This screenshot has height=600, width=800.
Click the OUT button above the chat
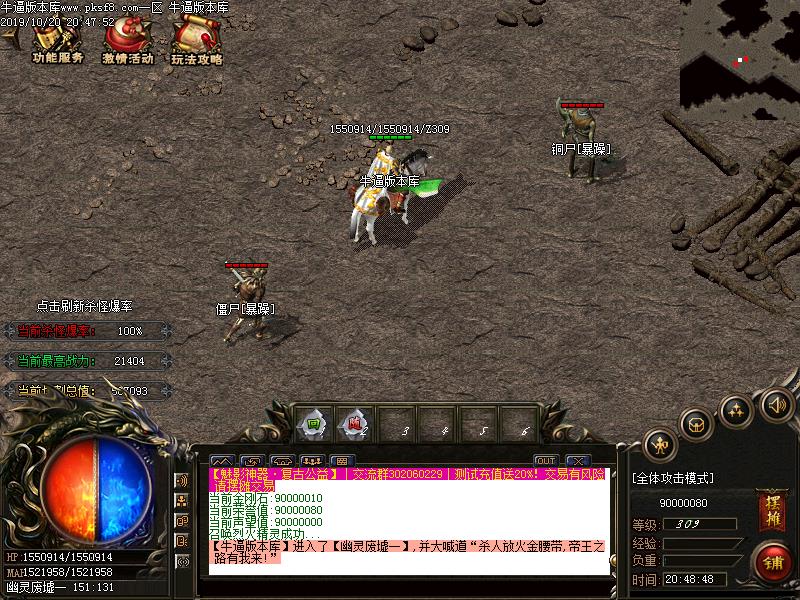[x=546, y=461]
